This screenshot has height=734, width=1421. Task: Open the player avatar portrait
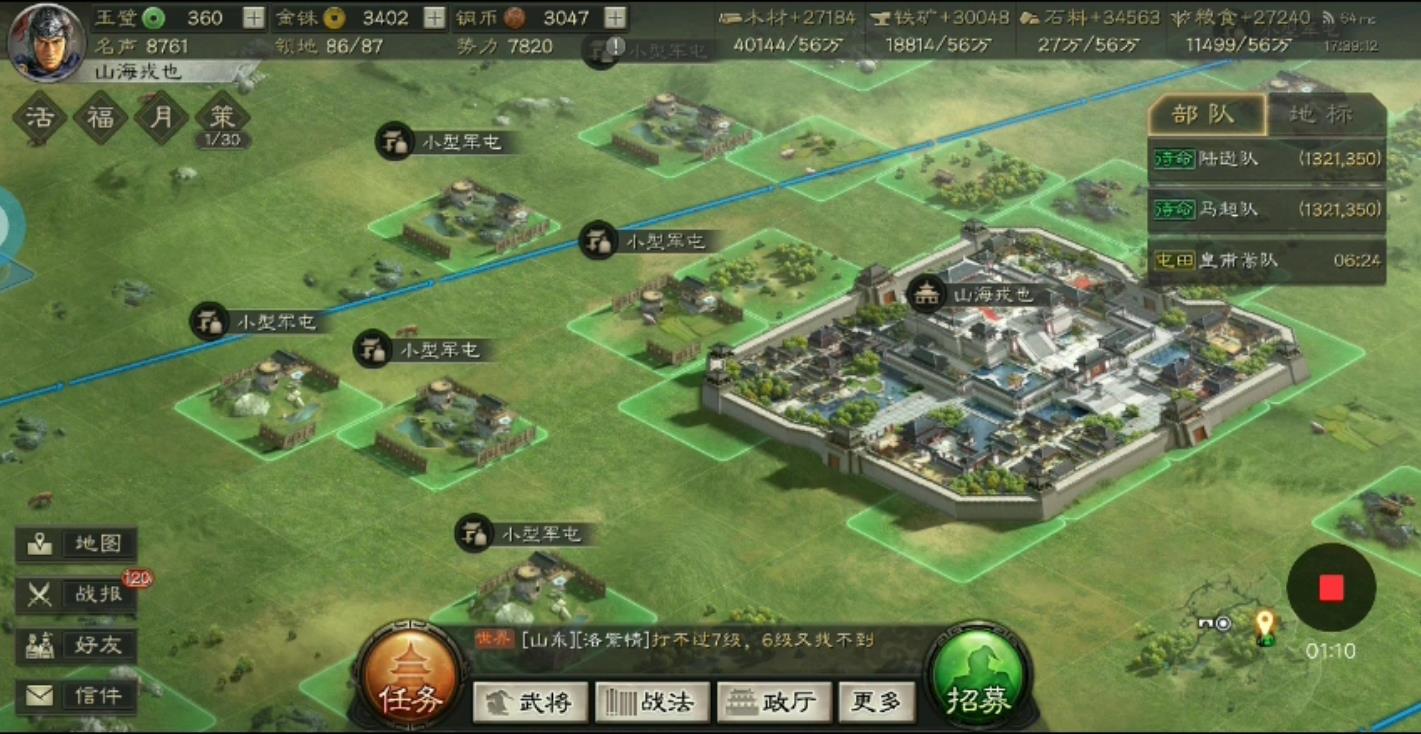coord(45,40)
